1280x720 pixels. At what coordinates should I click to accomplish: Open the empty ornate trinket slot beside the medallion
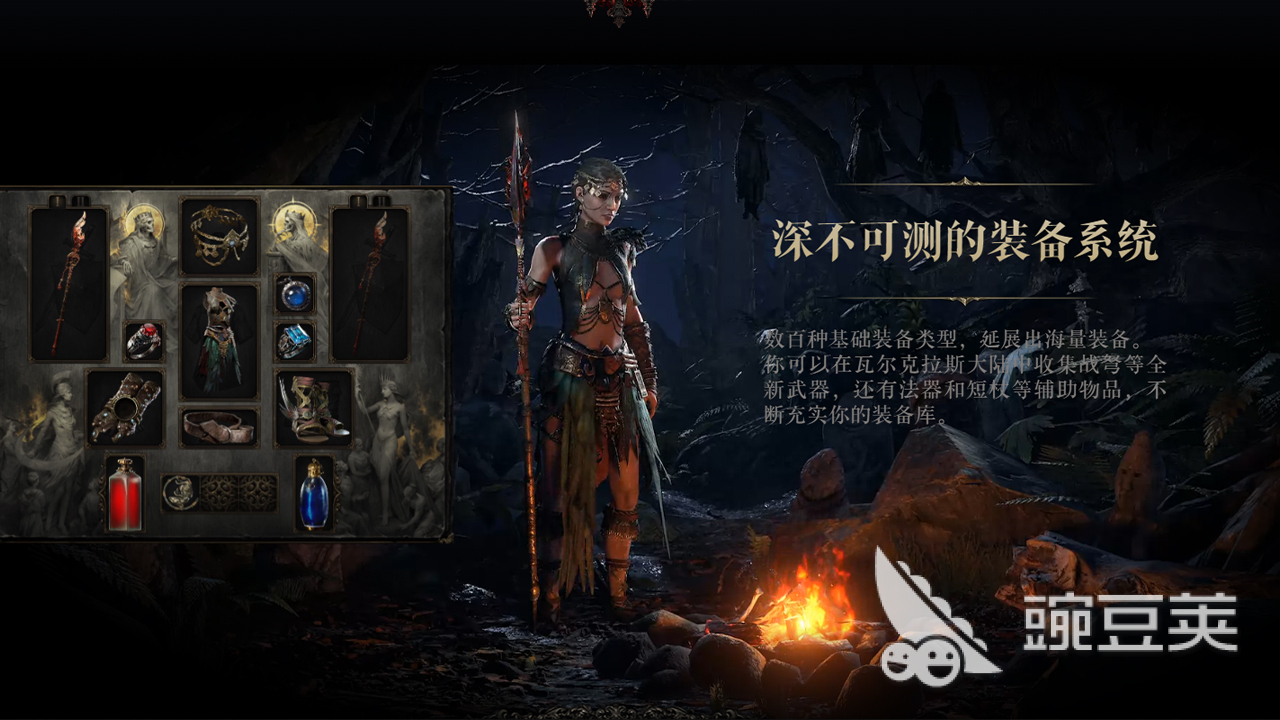click(x=221, y=491)
